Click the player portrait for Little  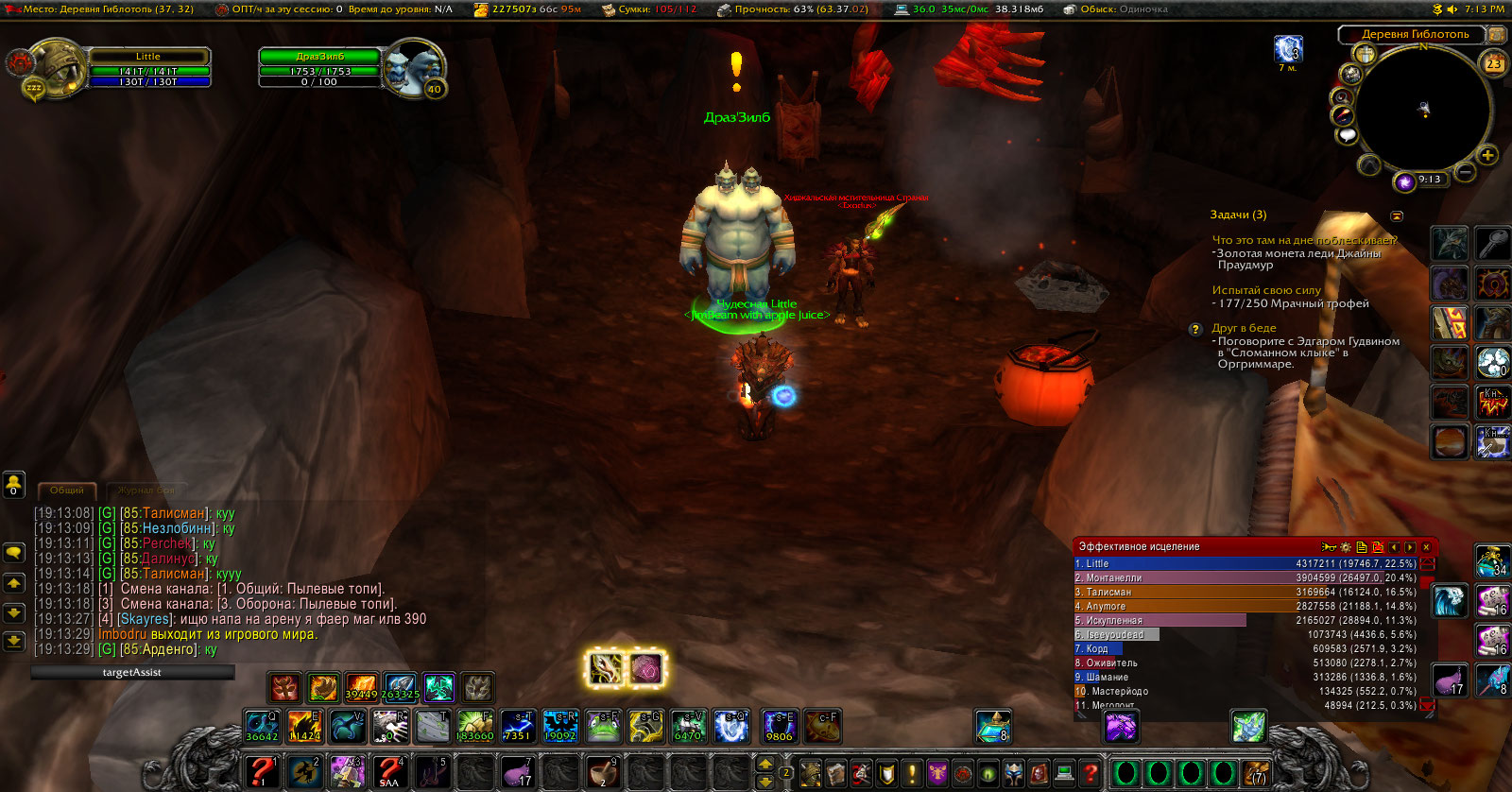click(59, 66)
